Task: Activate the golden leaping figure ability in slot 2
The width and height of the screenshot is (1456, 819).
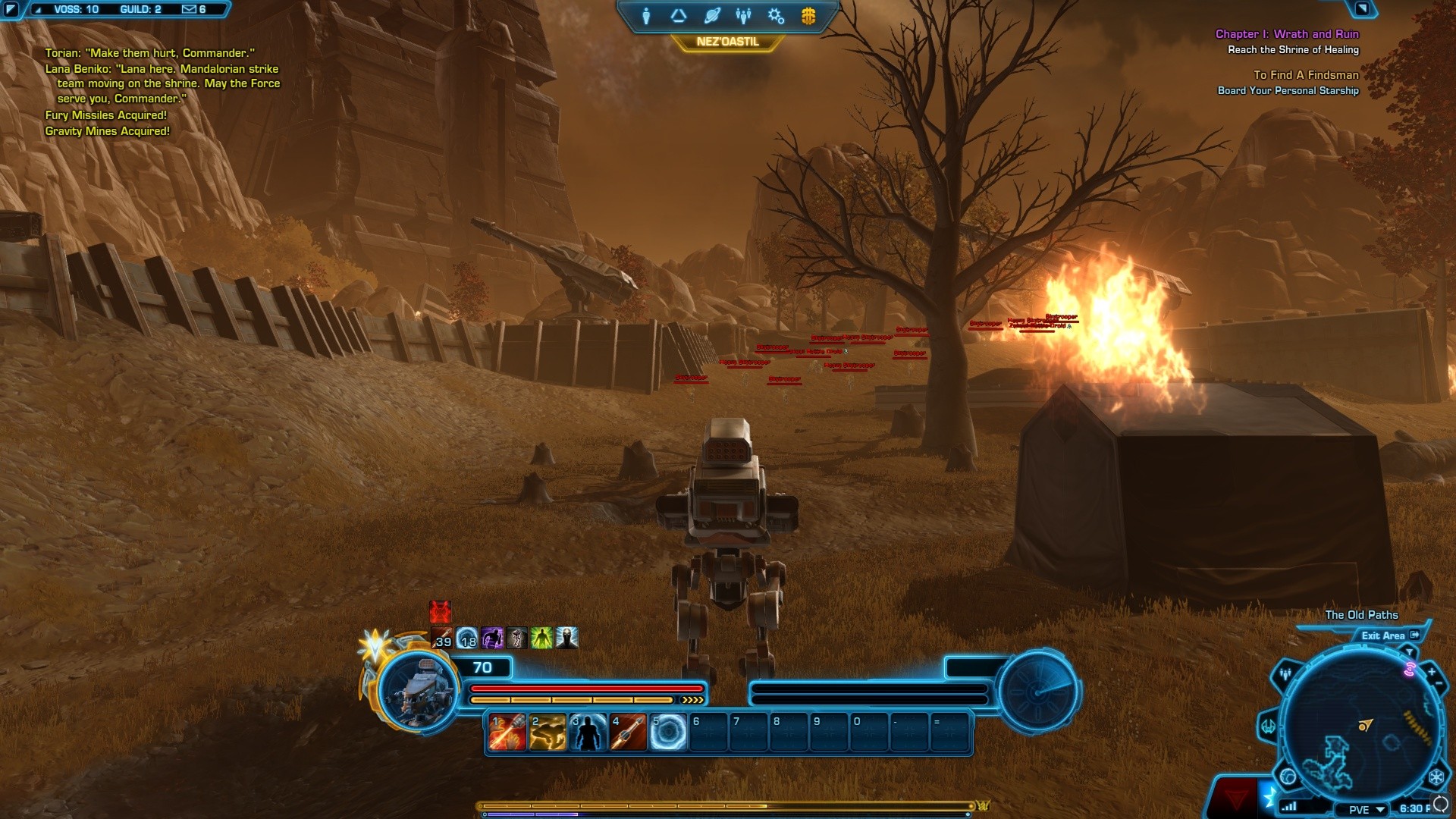Action: click(548, 733)
